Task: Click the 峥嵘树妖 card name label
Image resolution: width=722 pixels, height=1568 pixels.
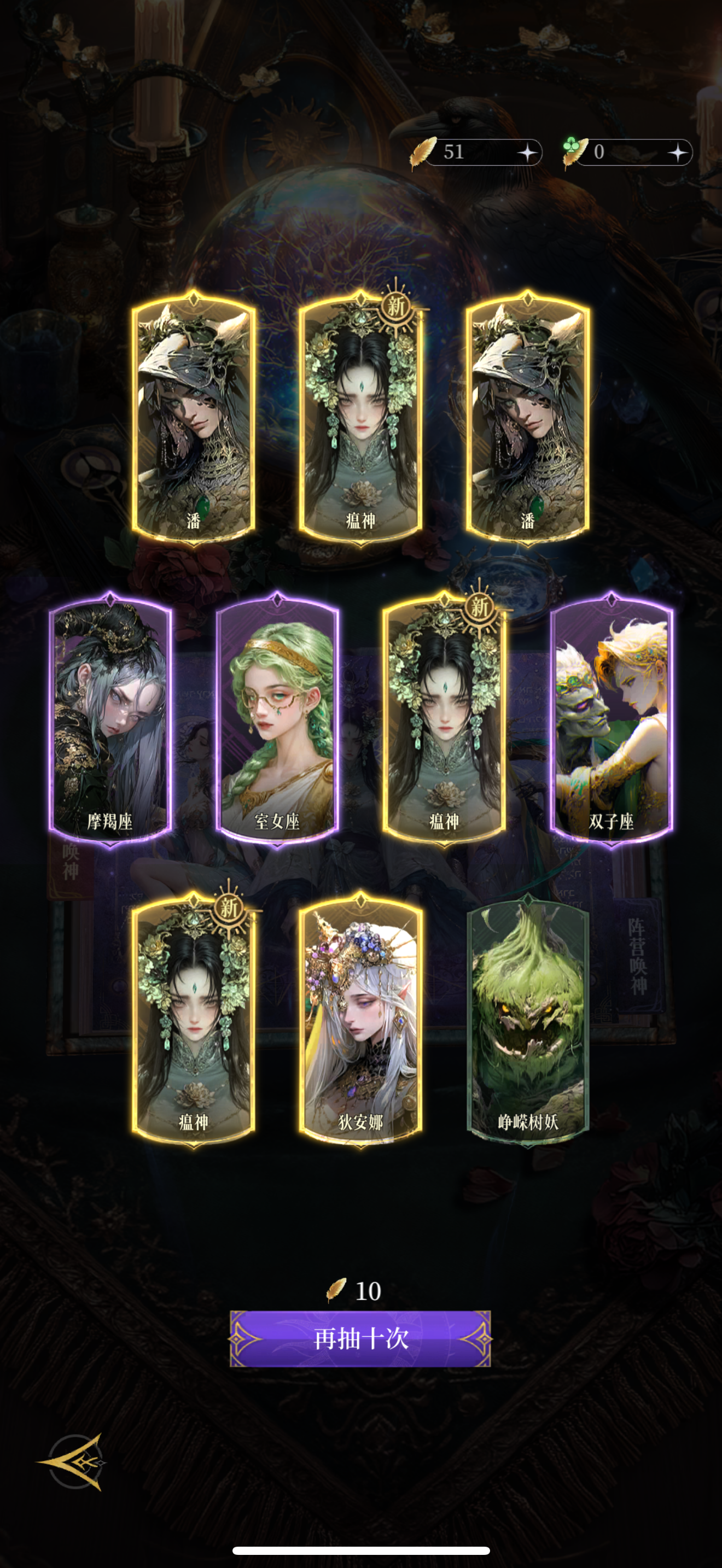Action: point(529,1121)
